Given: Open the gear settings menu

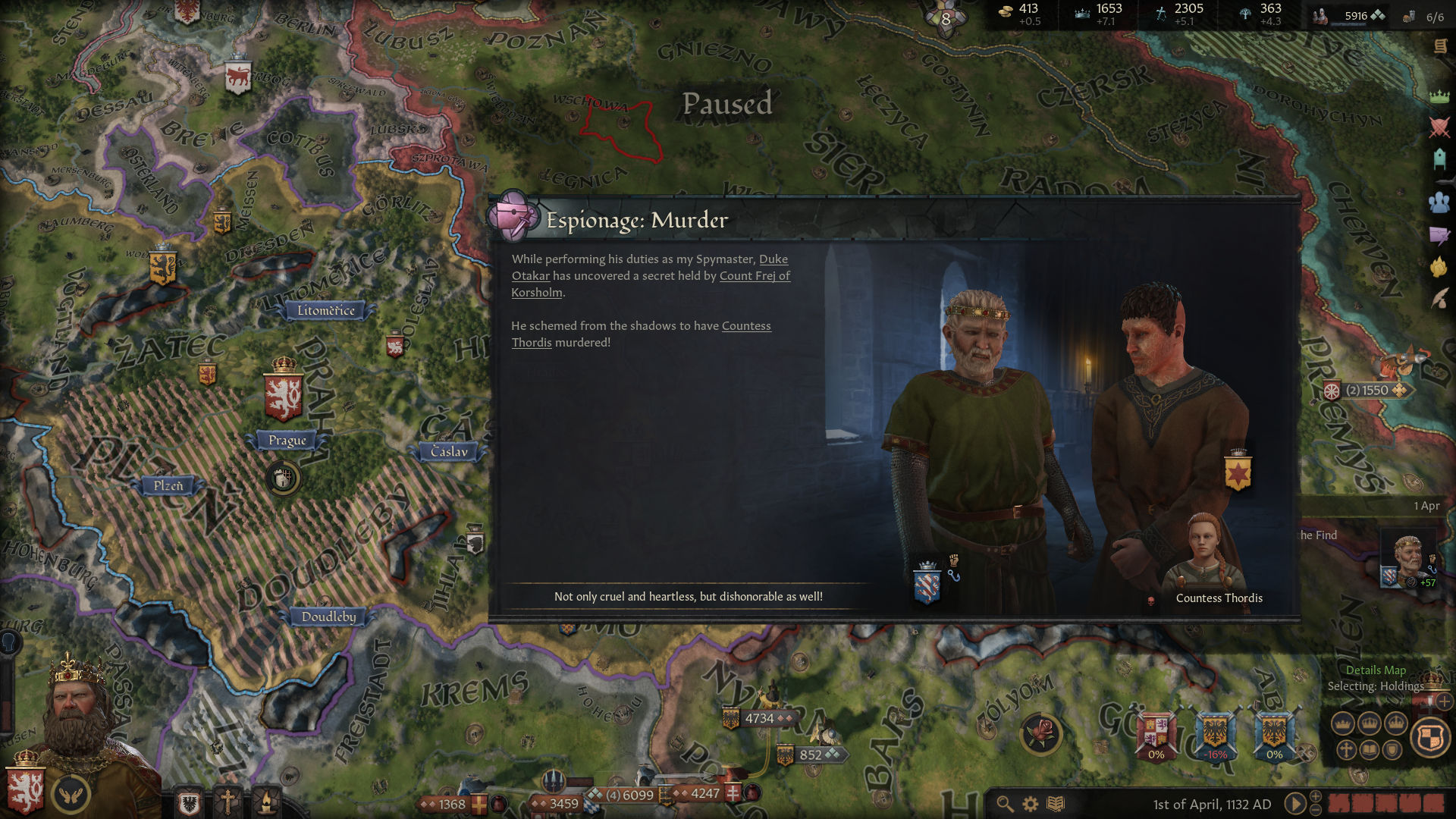Looking at the screenshot, I should point(1030,804).
